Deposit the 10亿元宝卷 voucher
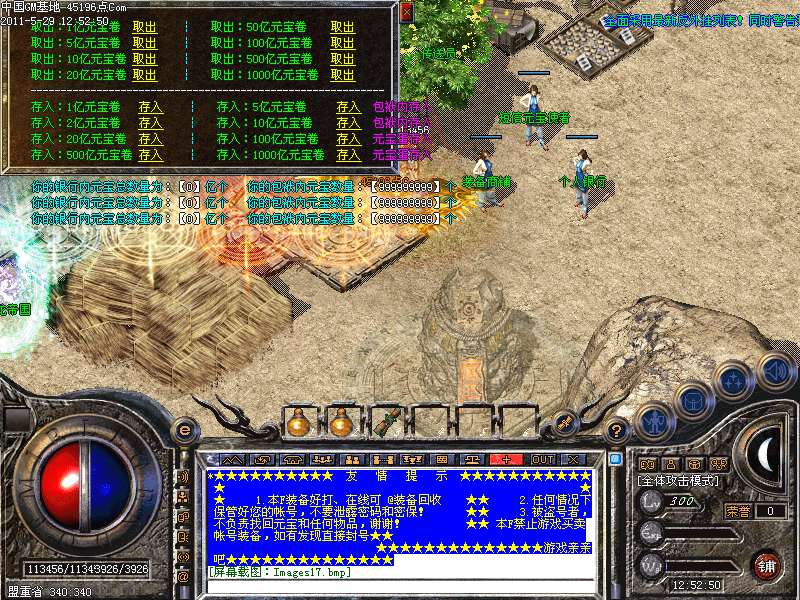The image size is (800, 600). point(348,123)
